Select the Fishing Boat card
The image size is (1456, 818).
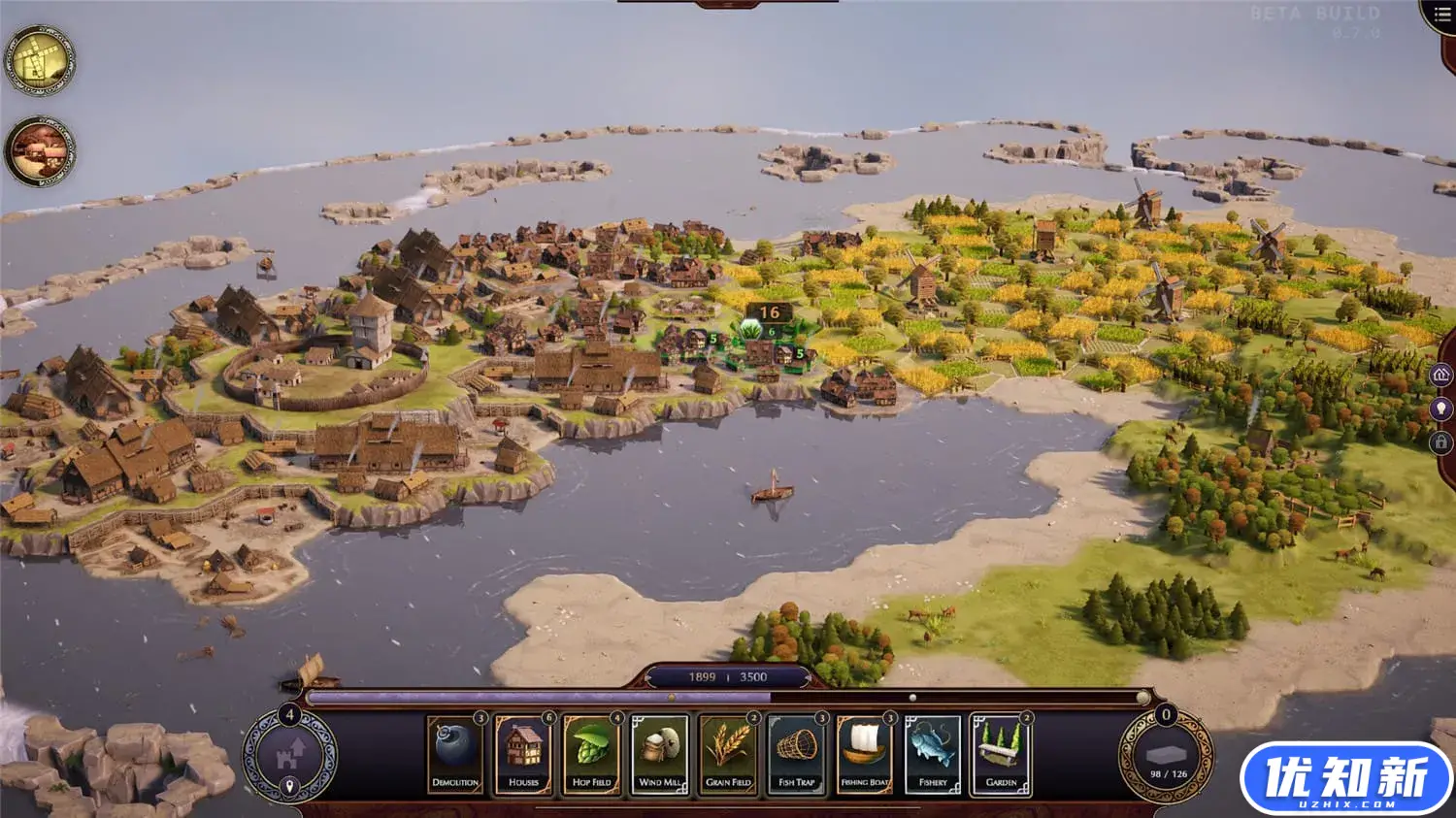(863, 752)
